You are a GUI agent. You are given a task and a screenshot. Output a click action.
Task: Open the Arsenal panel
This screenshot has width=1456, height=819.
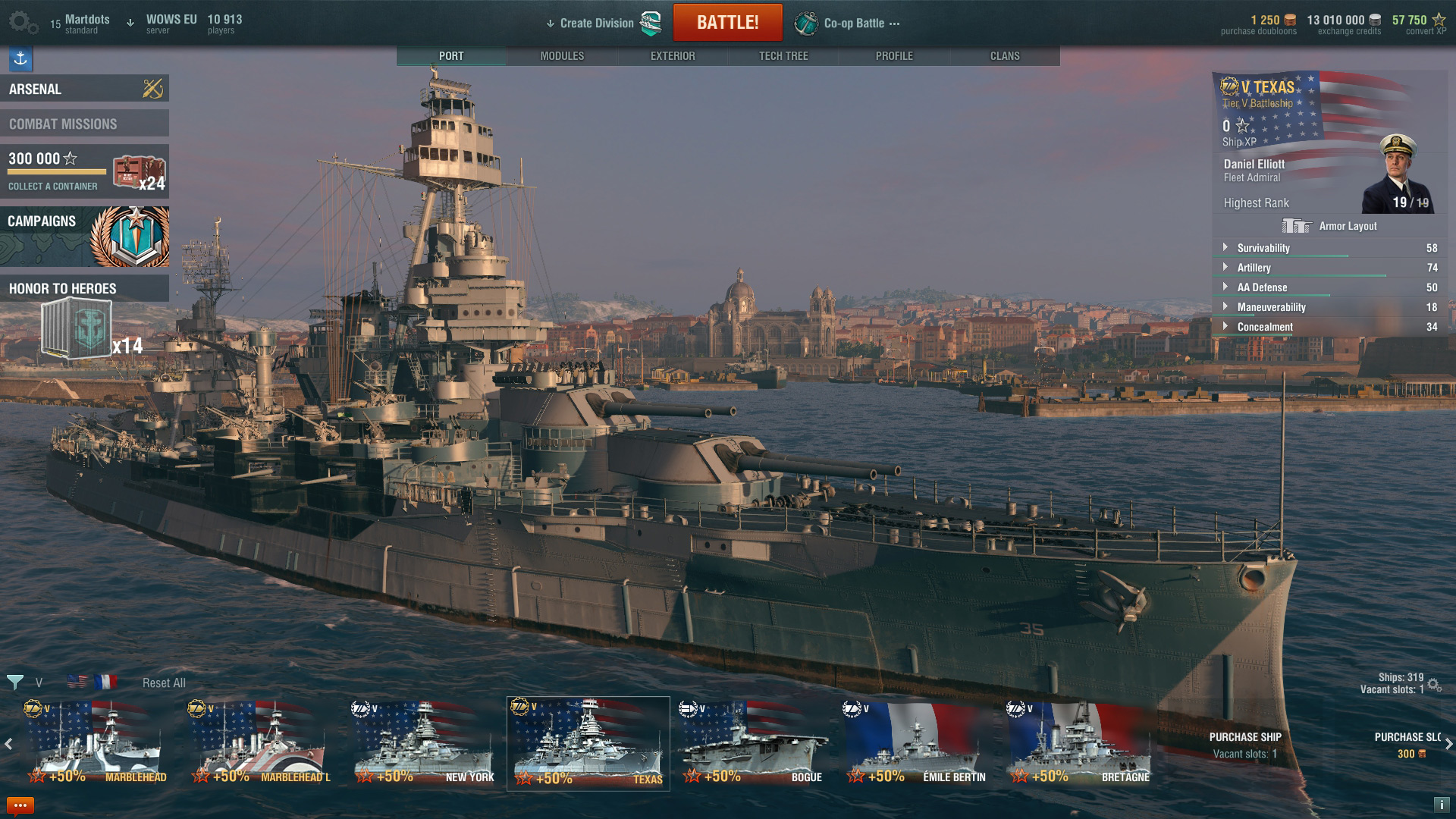tap(85, 89)
